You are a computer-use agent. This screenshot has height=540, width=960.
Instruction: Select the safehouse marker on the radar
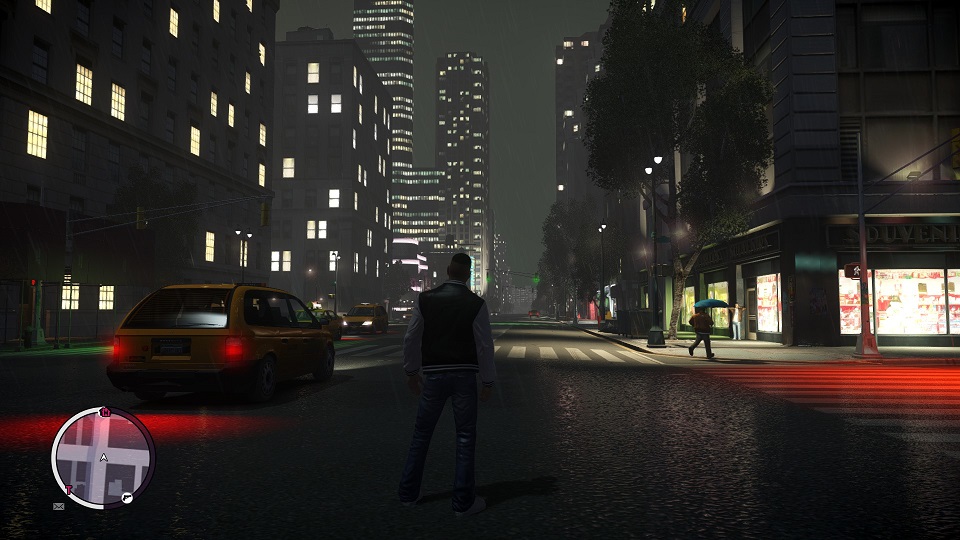tap(104, 412)
